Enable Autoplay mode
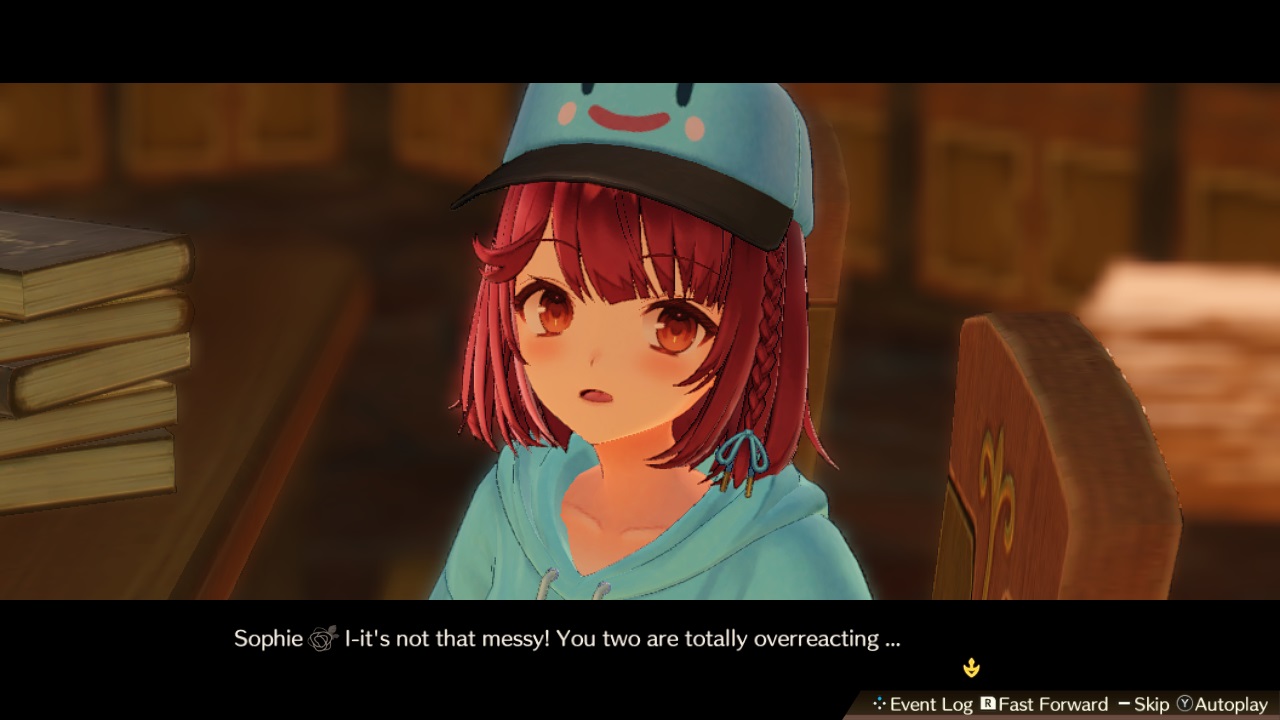Viewport: 1280px width, 720px height. click(1229, 703)
